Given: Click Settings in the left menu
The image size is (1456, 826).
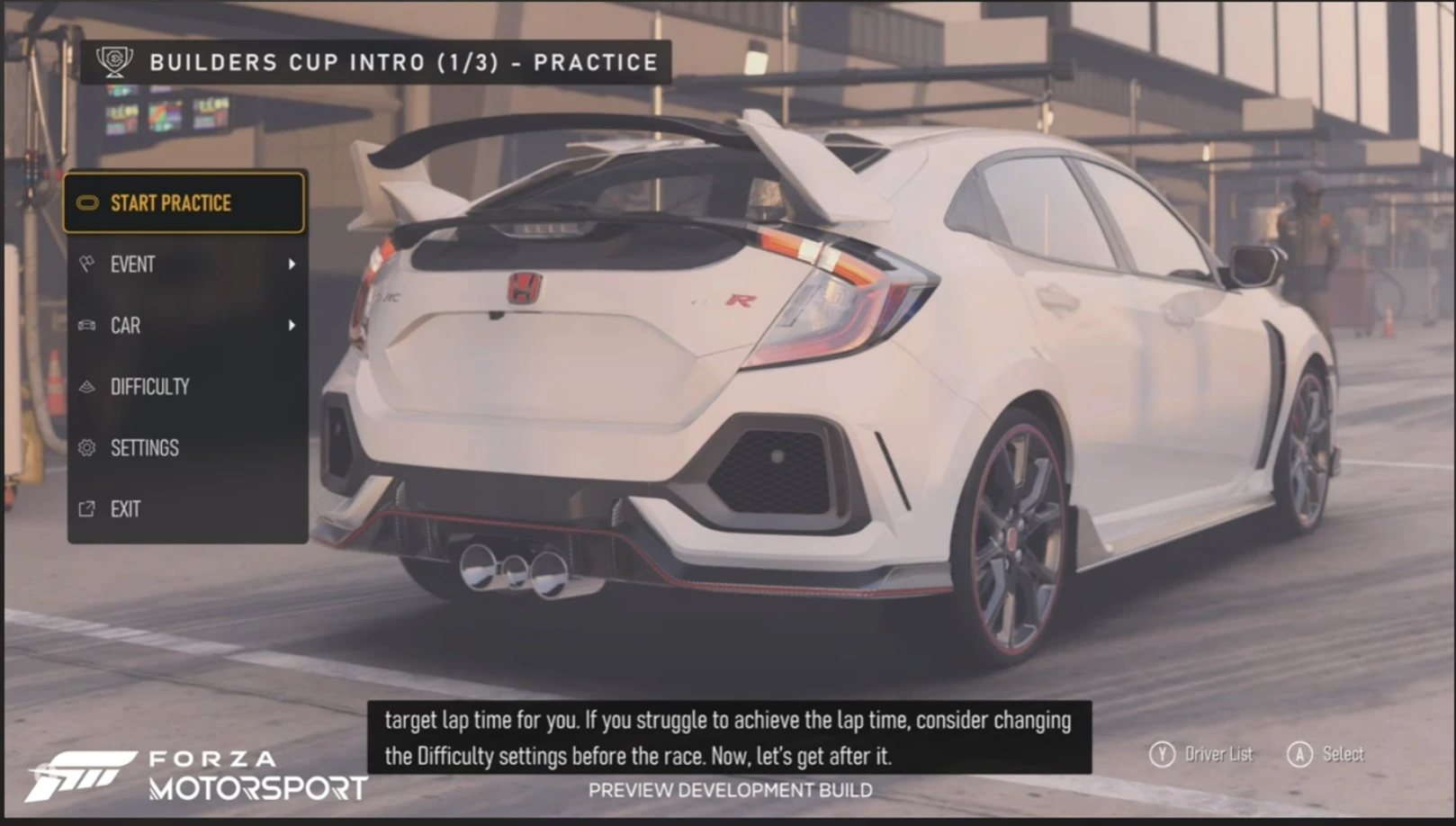Looking at the screenshot, I should click(145, 447).
